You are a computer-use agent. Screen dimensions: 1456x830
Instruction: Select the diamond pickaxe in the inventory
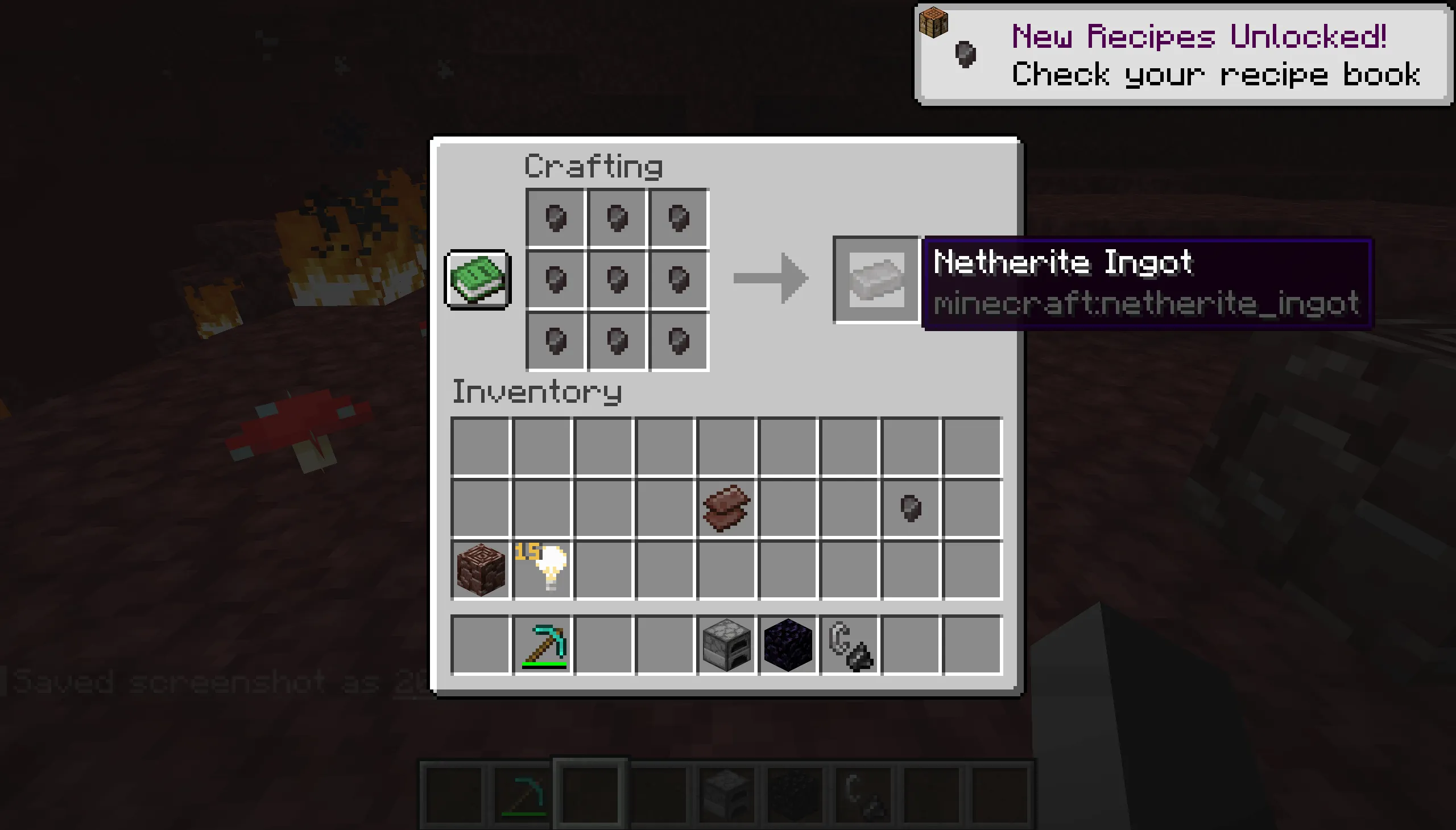tap(543, 644)
